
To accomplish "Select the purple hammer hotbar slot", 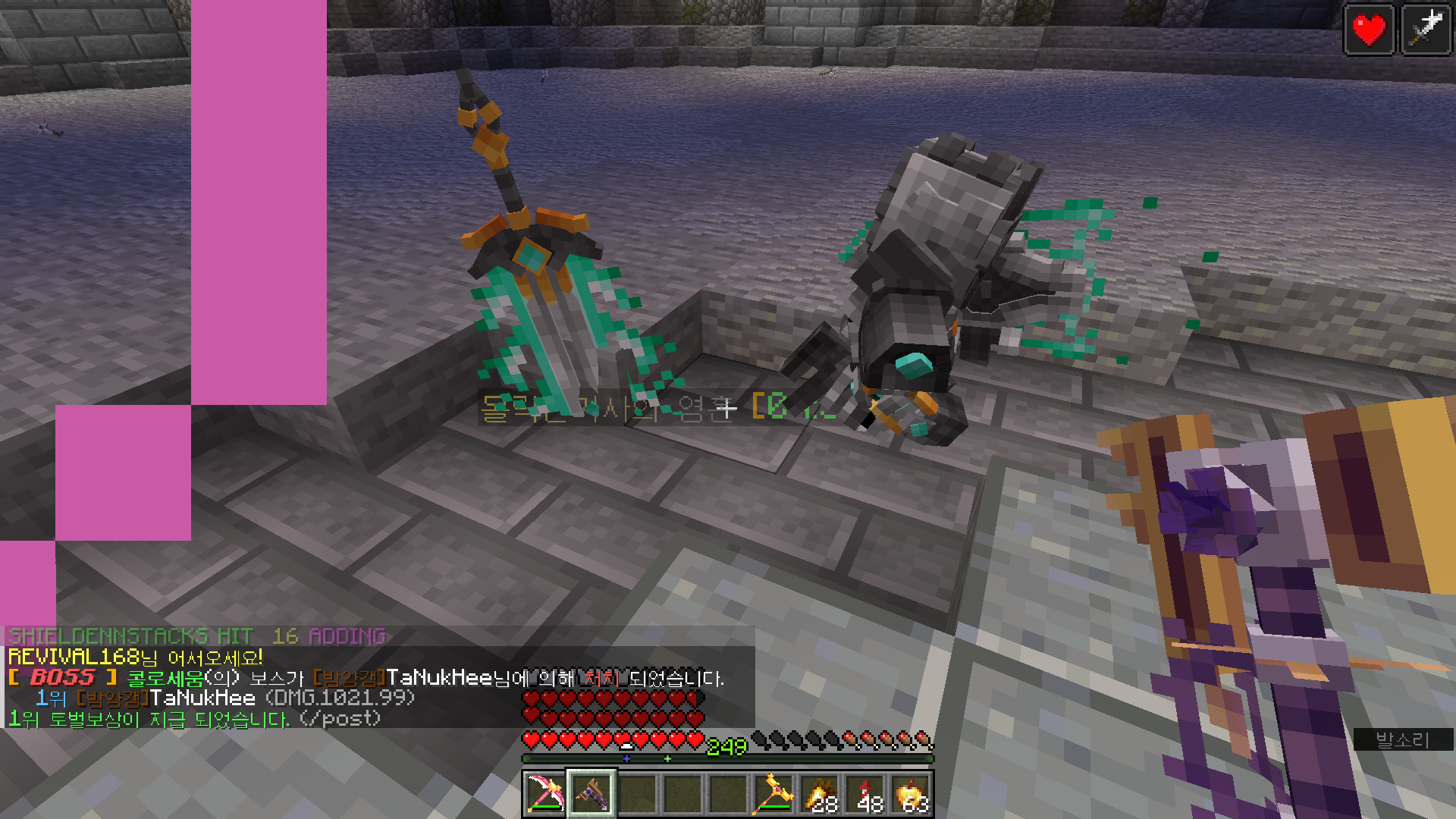I will pyautogui.click(x=591, y=794).
